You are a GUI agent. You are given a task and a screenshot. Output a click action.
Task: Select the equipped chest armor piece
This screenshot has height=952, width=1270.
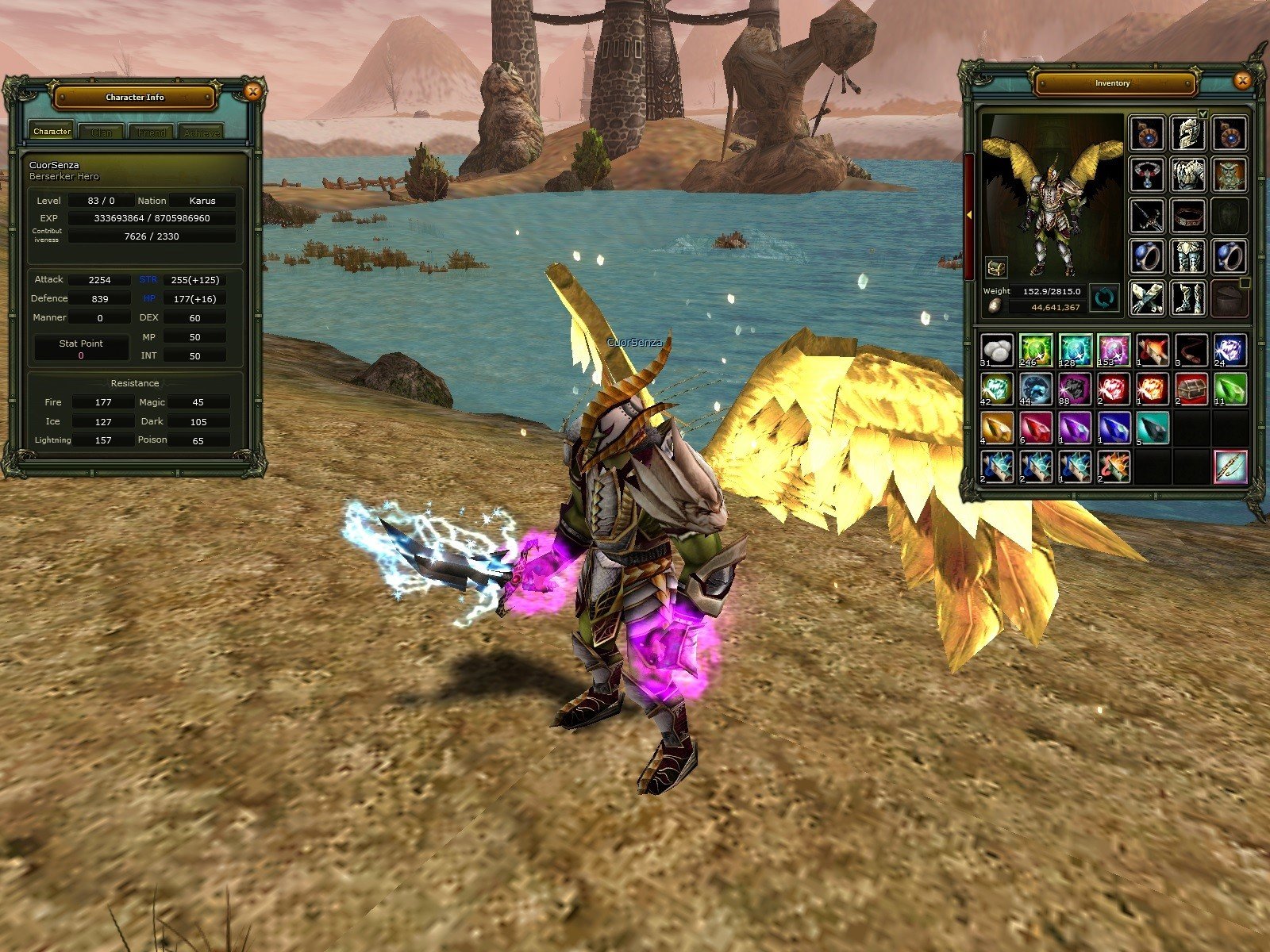pyautogui.click(x=1190, y=176)
